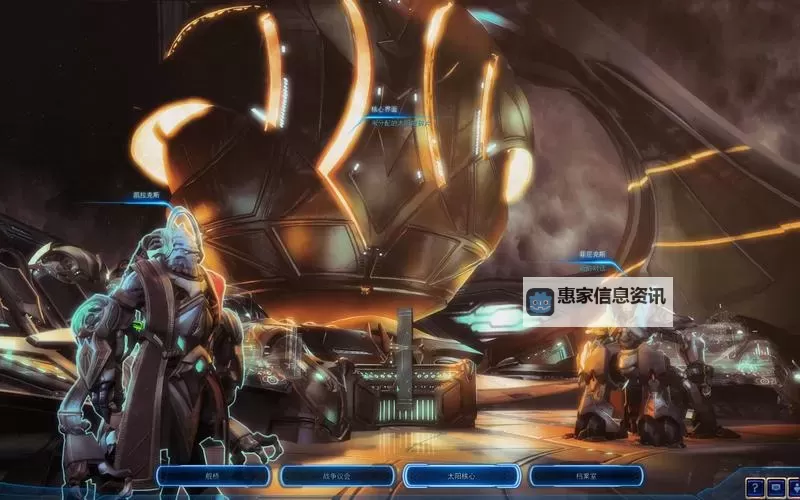Talk to 菲尼克斯 via his name label
This screenshot has width=800, height=500.
point(594,256)
